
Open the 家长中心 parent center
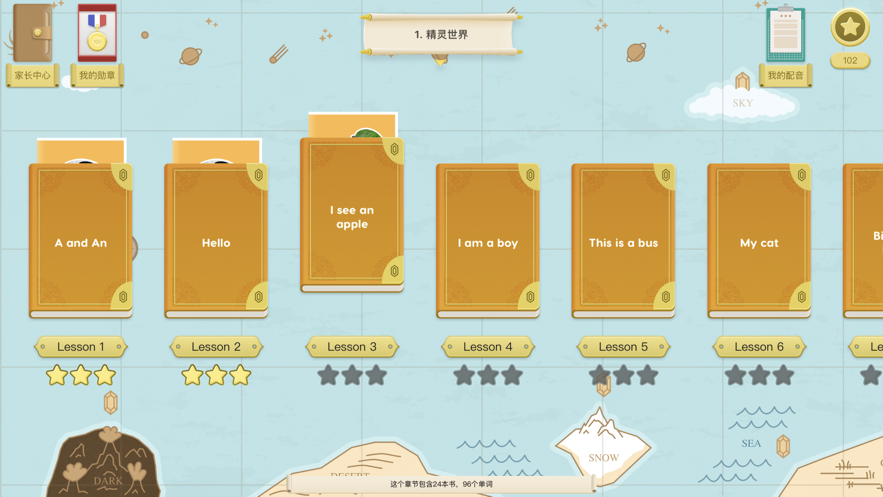(x=33, y=46)
